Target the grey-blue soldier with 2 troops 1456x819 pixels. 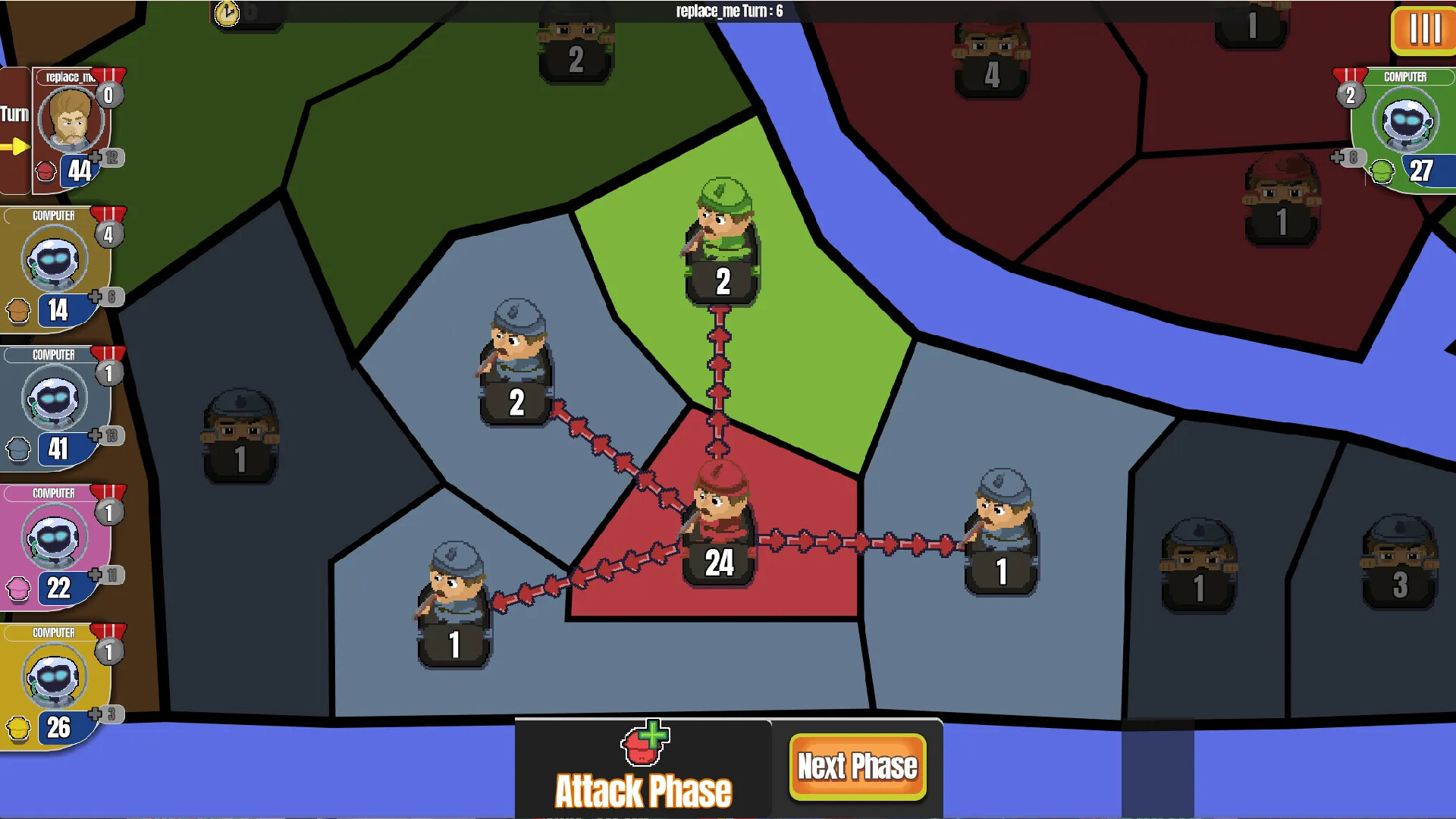pyautogui.click(x=516, y=362)
